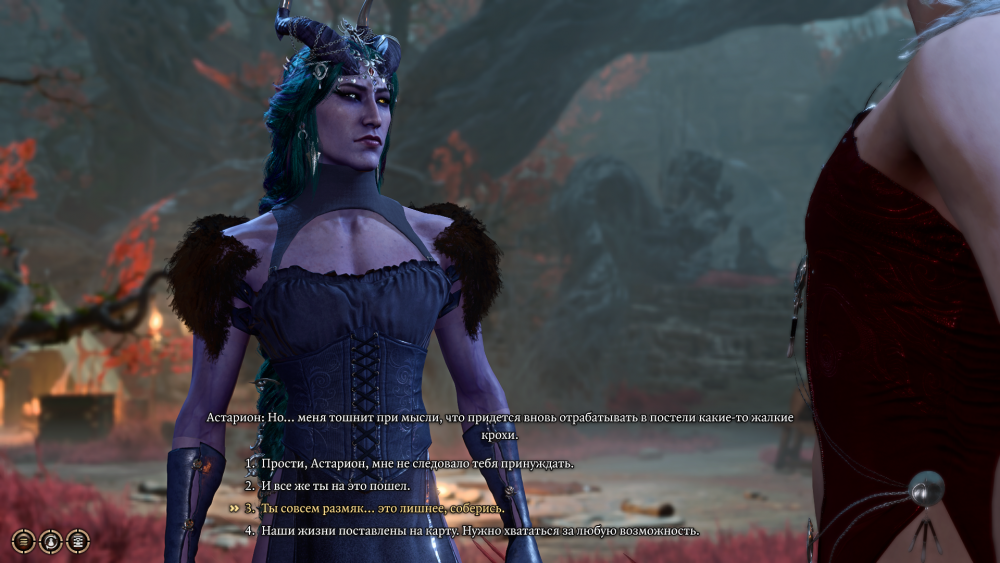
Task: Pick reply "Ты совсем размяк... это лишнее, соберись"
Action: 383,508
